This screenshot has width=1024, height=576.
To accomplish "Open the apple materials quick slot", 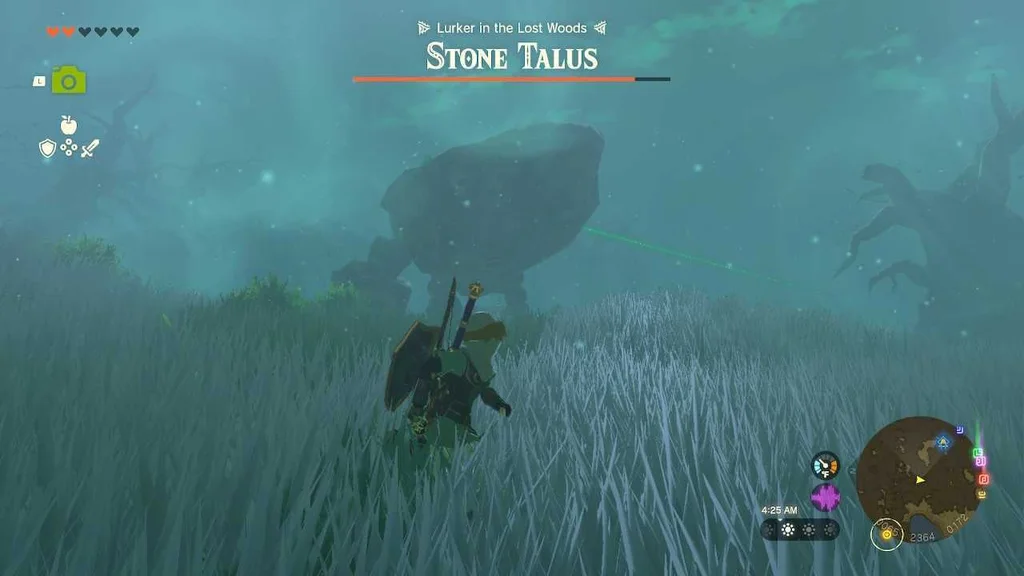I will [x=68, y=125].
